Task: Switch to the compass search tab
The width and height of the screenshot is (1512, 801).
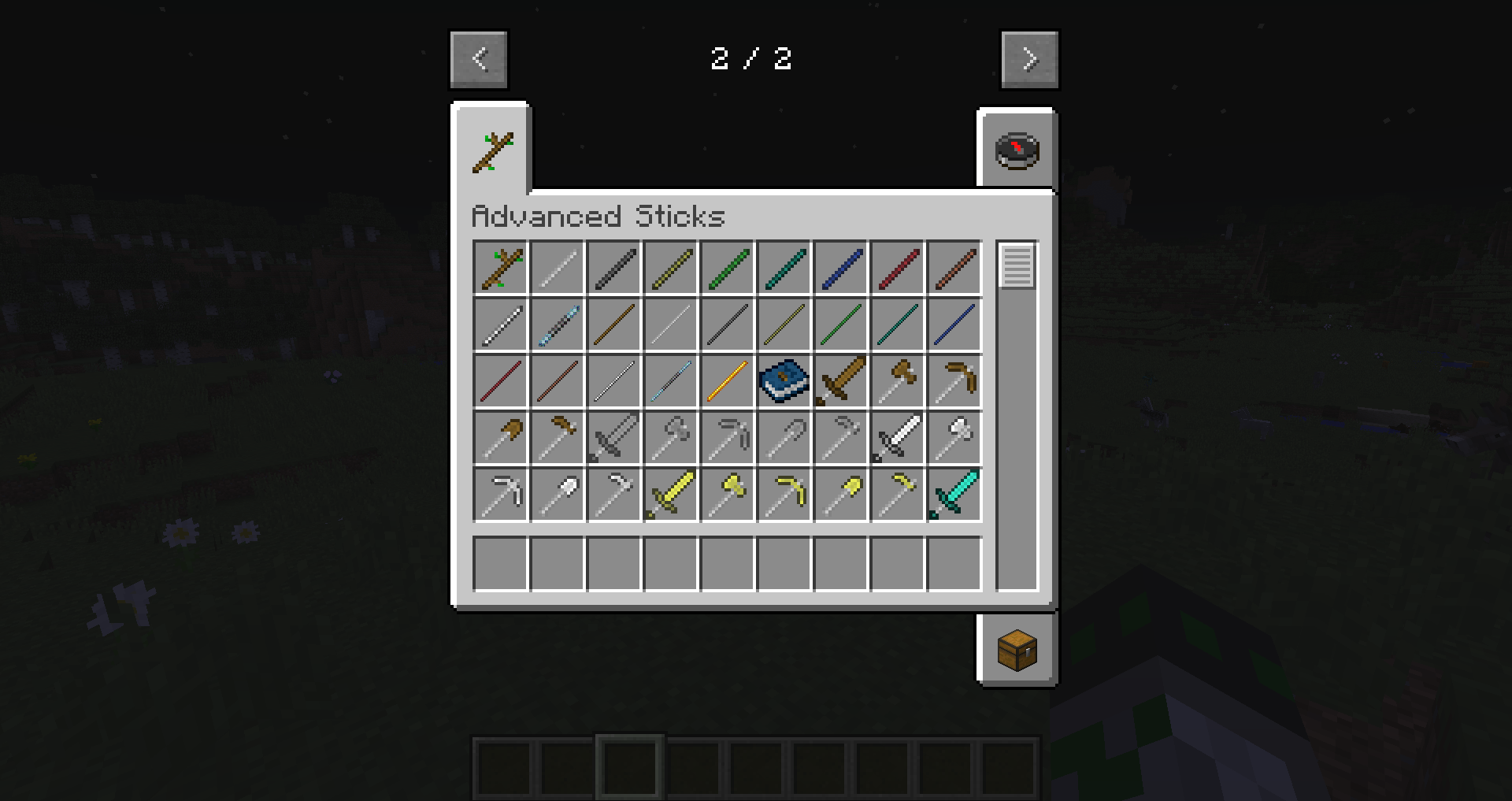Action: [1017, 150]
